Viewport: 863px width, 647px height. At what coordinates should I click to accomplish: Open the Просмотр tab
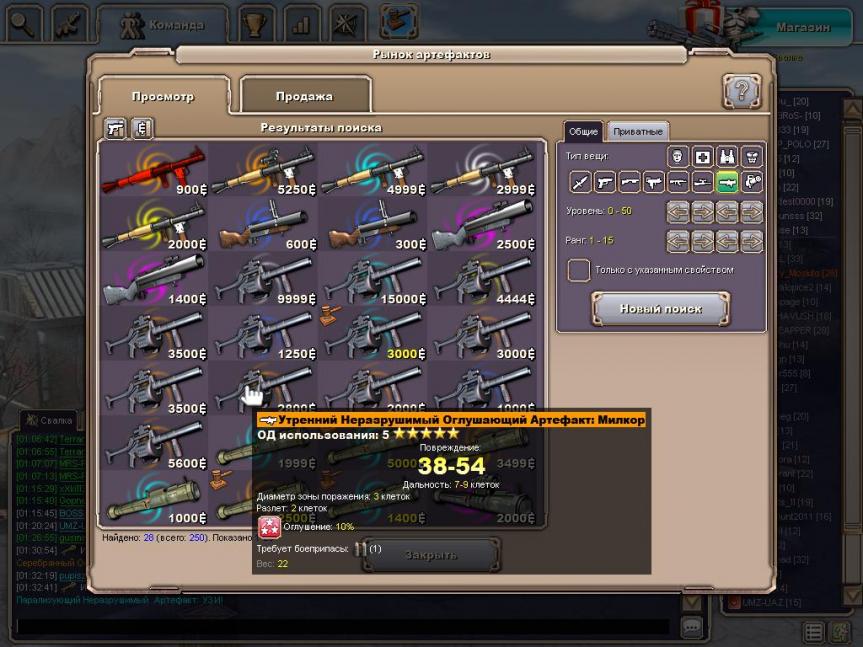coord(162,96)
